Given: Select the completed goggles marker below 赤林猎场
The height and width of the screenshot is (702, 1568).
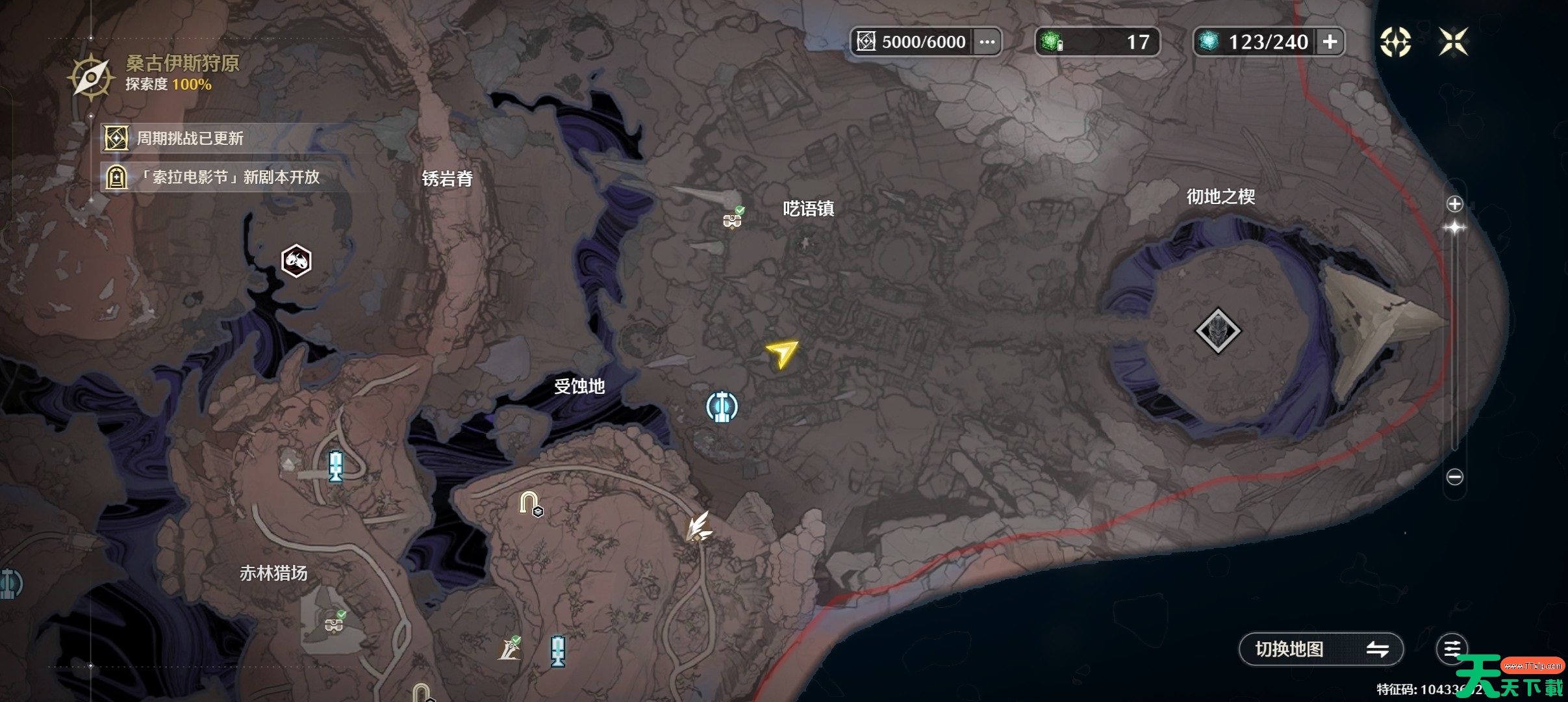Looking at the screenshot, I should (x=335, y=623).
